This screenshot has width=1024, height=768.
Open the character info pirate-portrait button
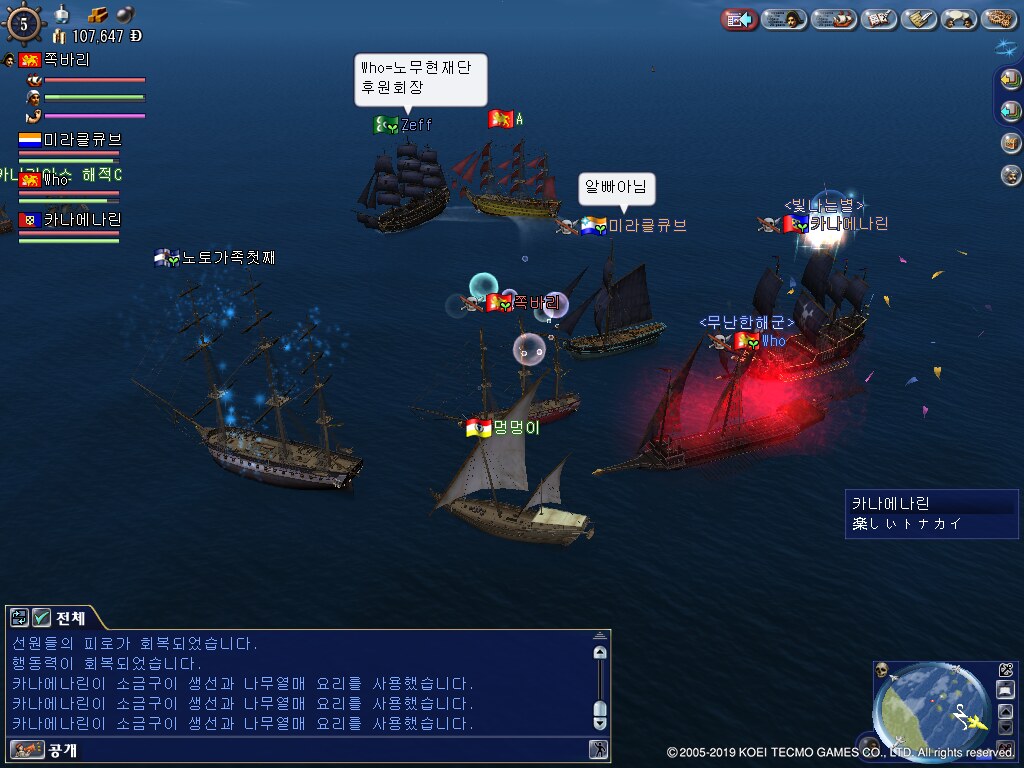784,19
